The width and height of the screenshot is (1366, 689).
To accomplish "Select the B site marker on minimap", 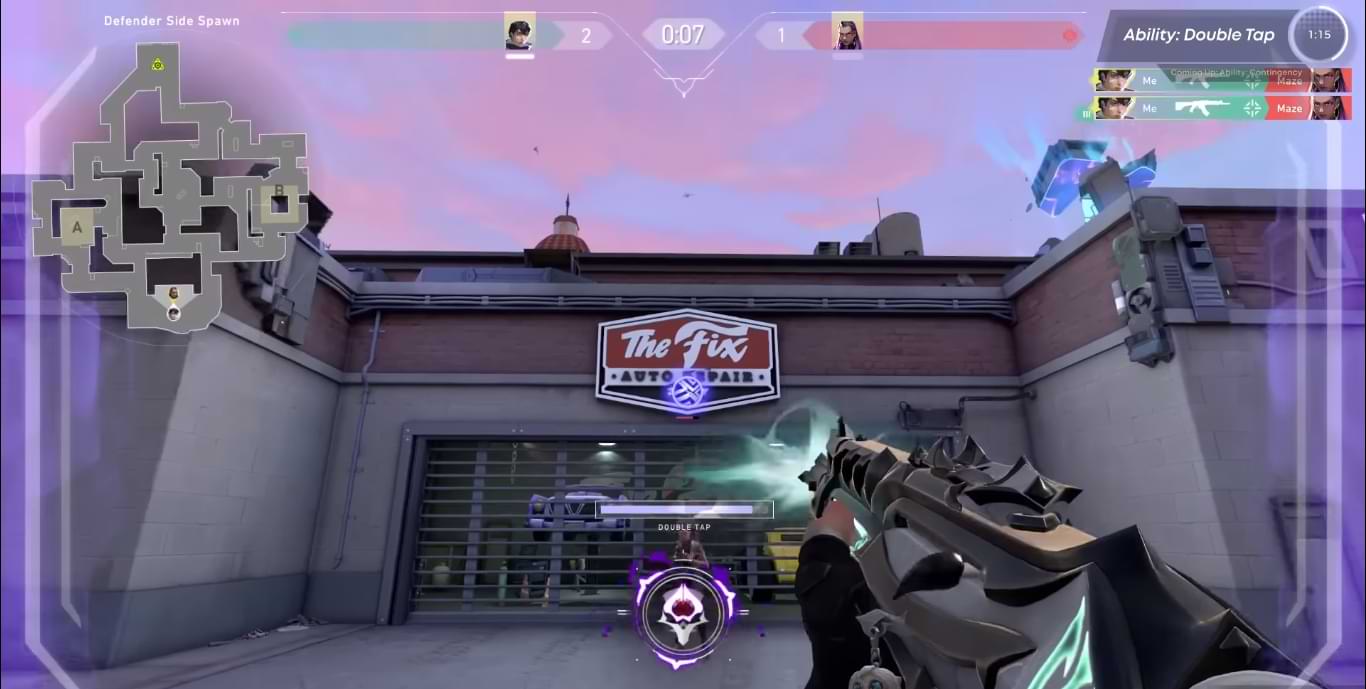I will coord(279,192).
